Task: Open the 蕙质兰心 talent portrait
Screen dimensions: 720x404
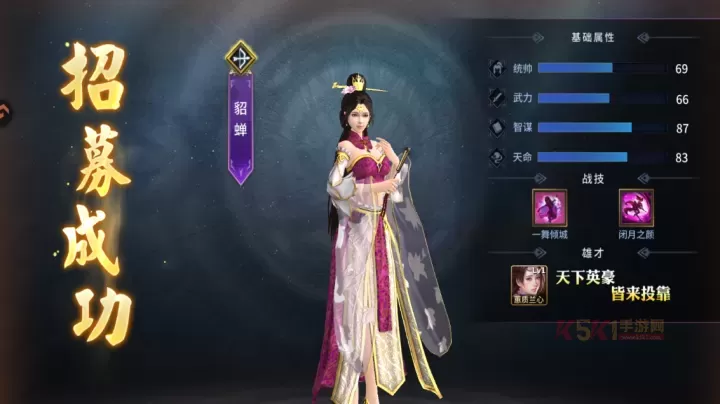Action: [x=528, y=283]
